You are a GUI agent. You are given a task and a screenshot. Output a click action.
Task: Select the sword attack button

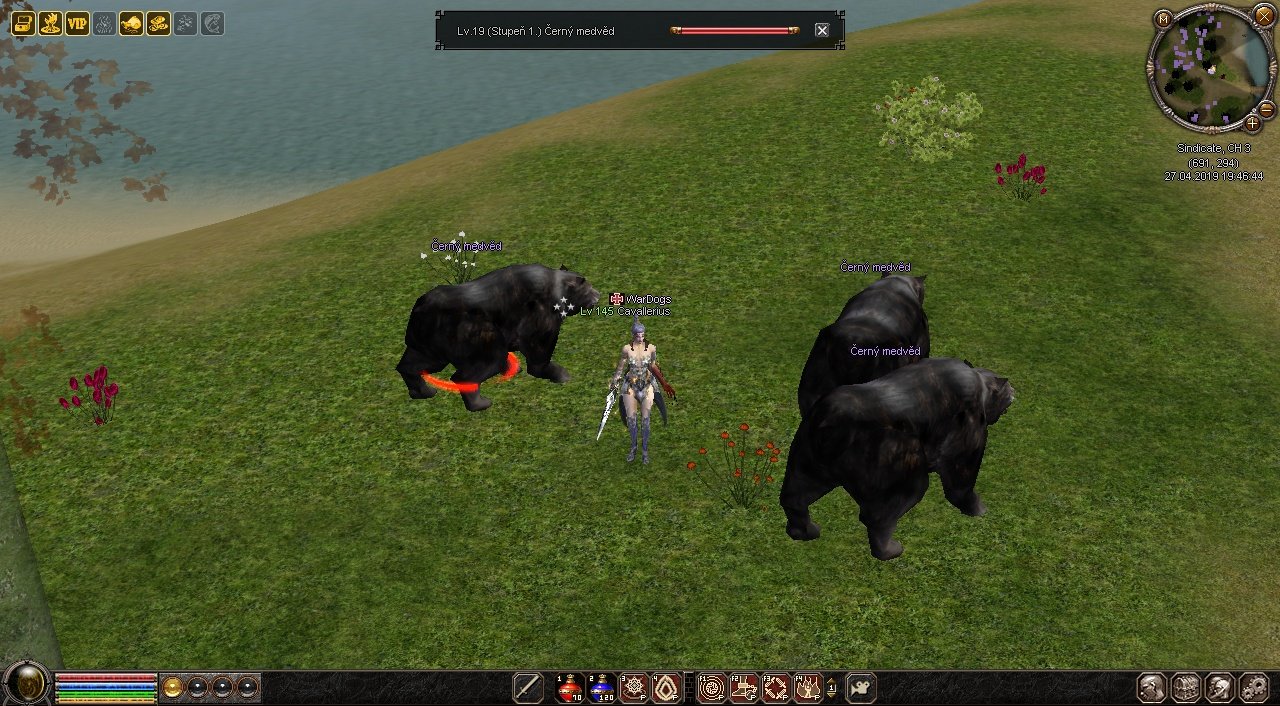tap(528, 688)
